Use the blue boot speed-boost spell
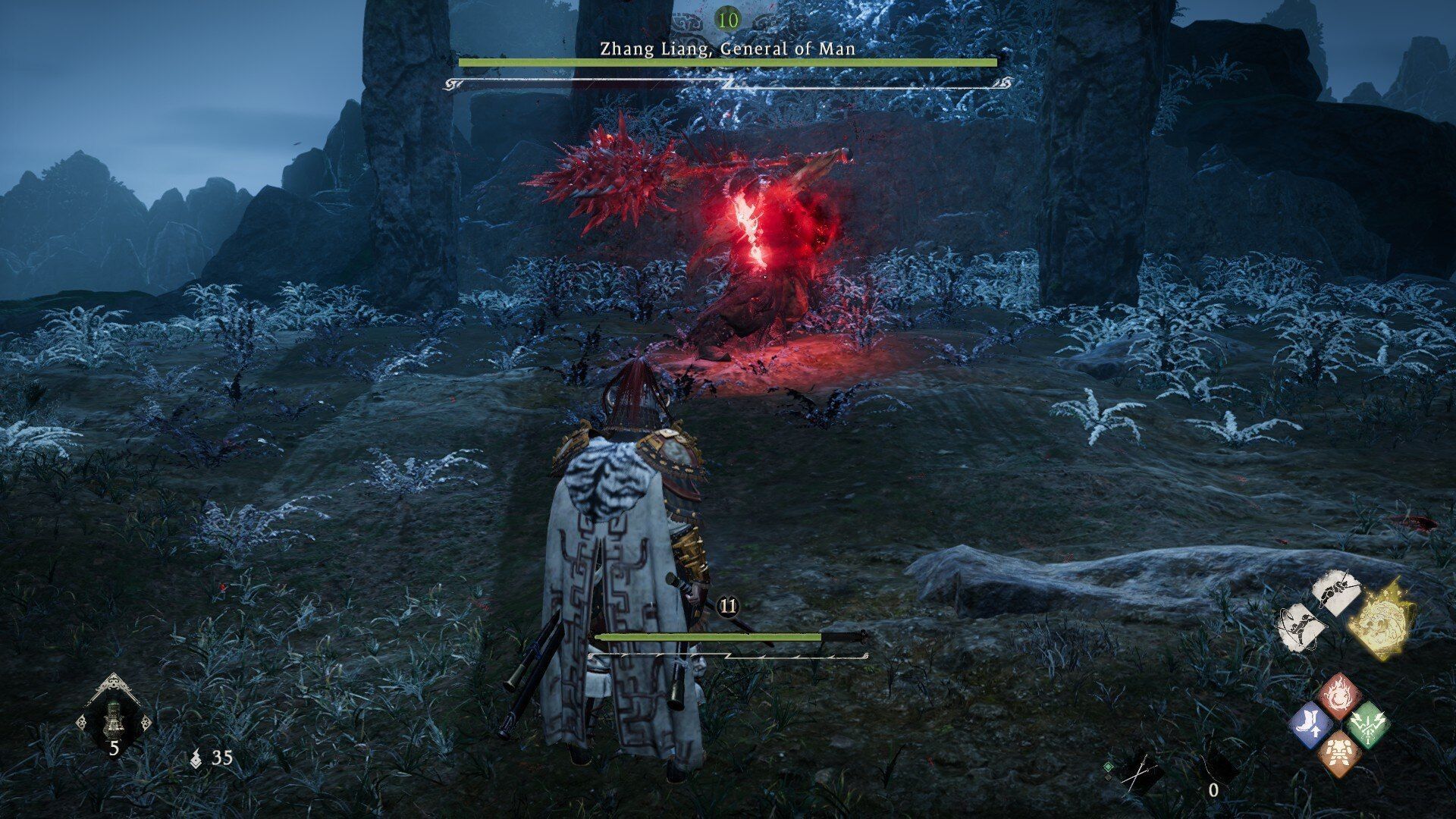The image size is (1456, 819). click(x=1312, y=723)
